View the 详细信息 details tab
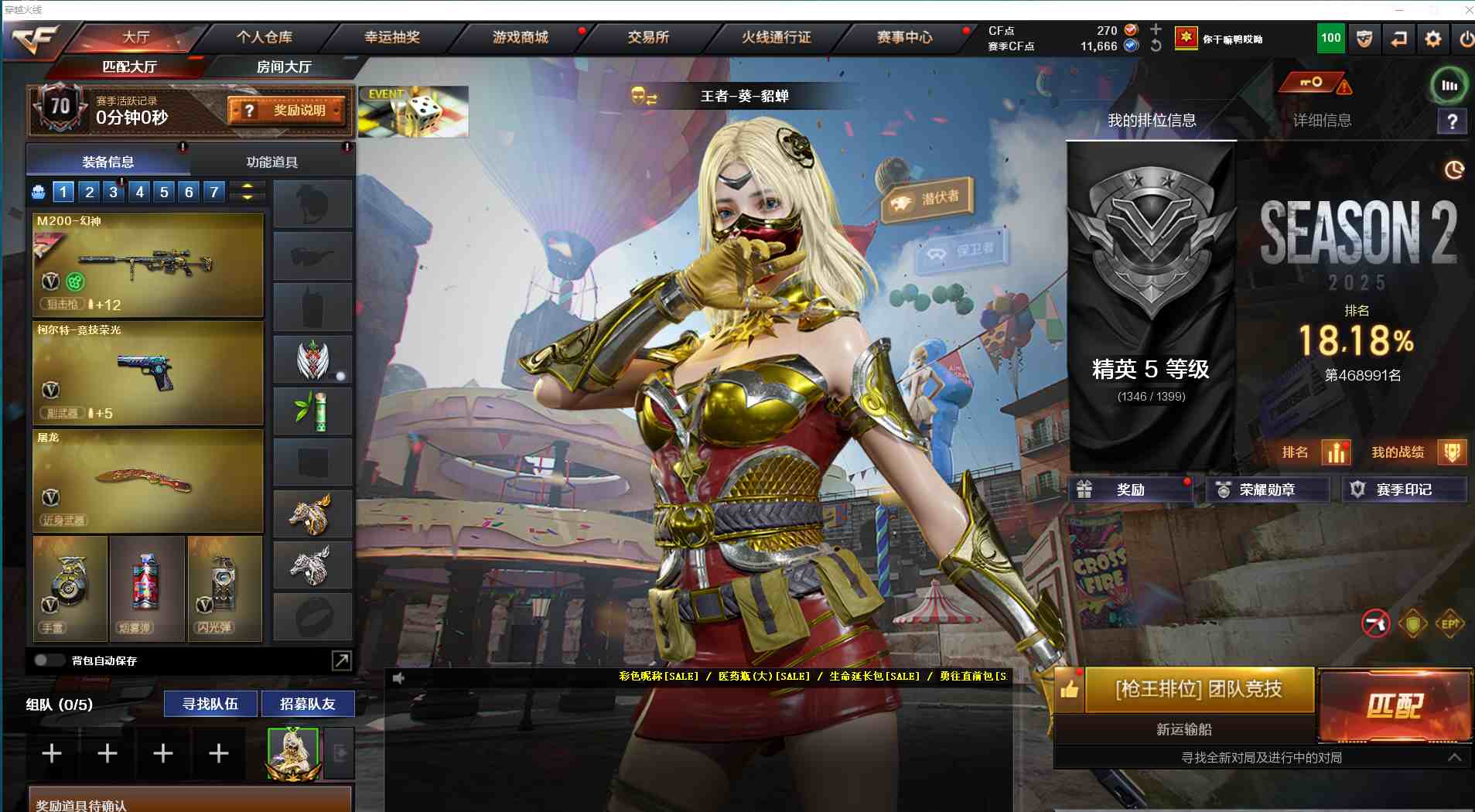Screen dimensions: 1475x812 pos(1322,120)
